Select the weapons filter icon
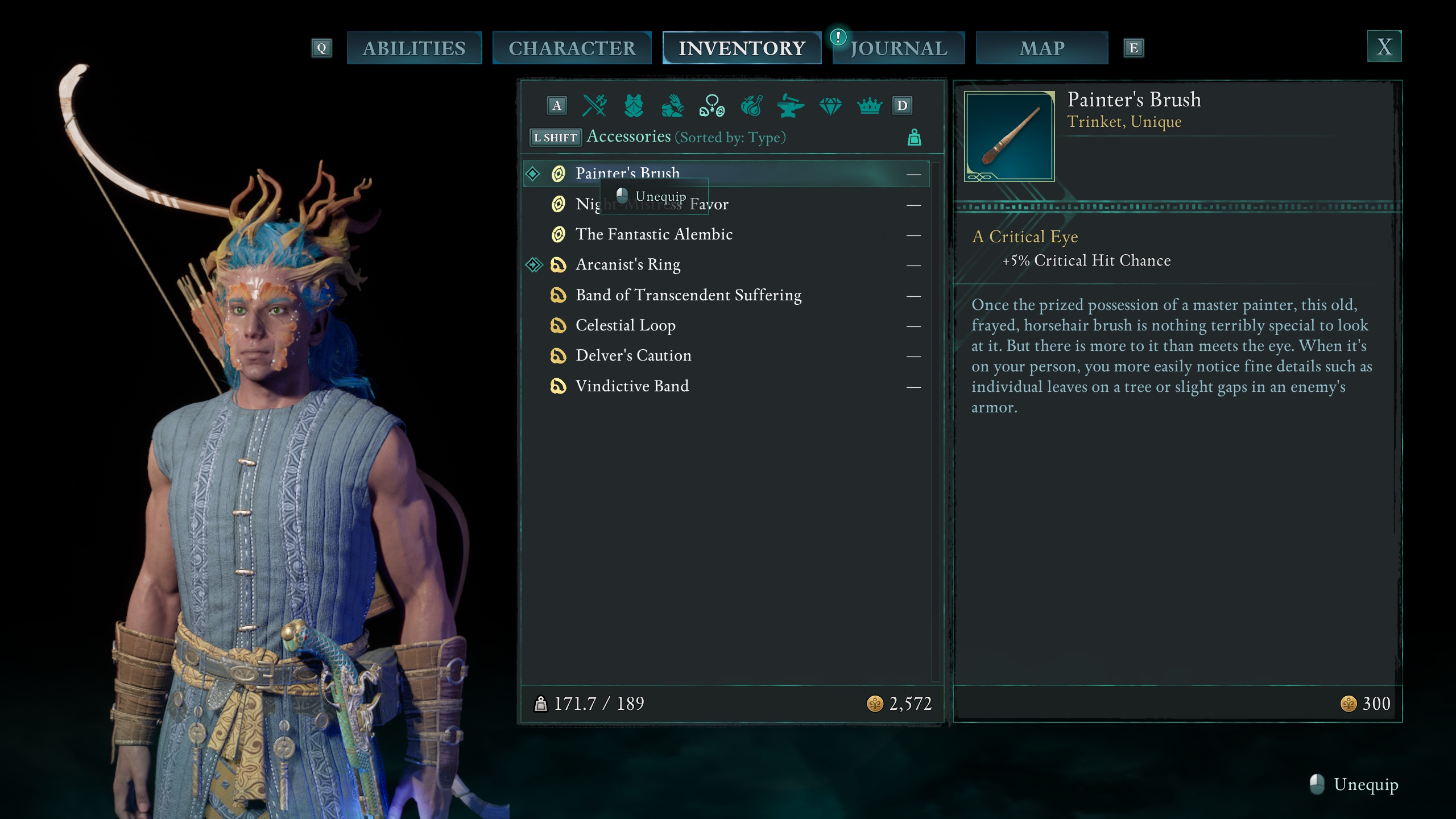 pyautogui.click(x=593, y=105)
